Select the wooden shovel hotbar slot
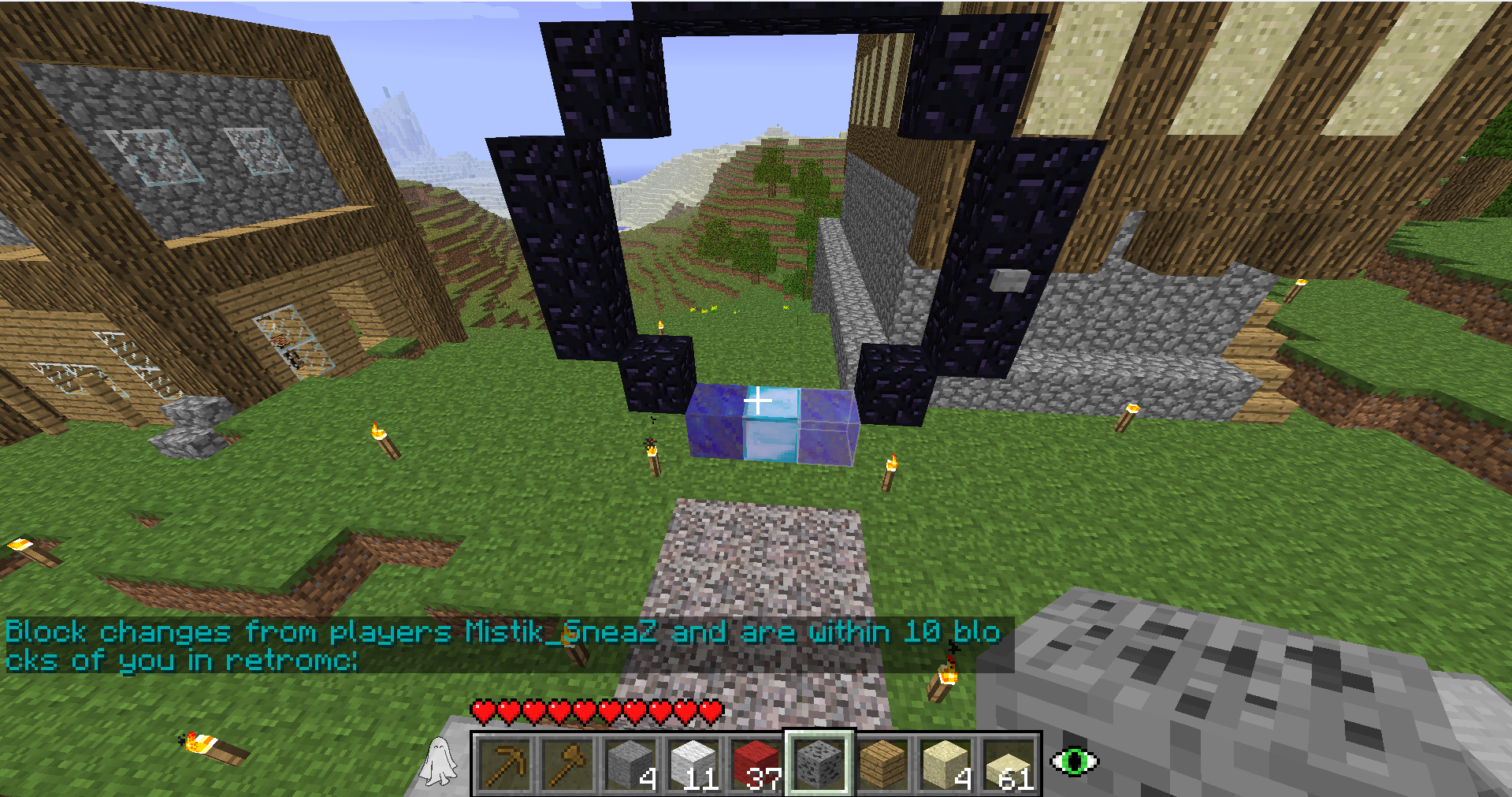The width and height of the screenshot is (1512, 797). click(x=567, y=763)
